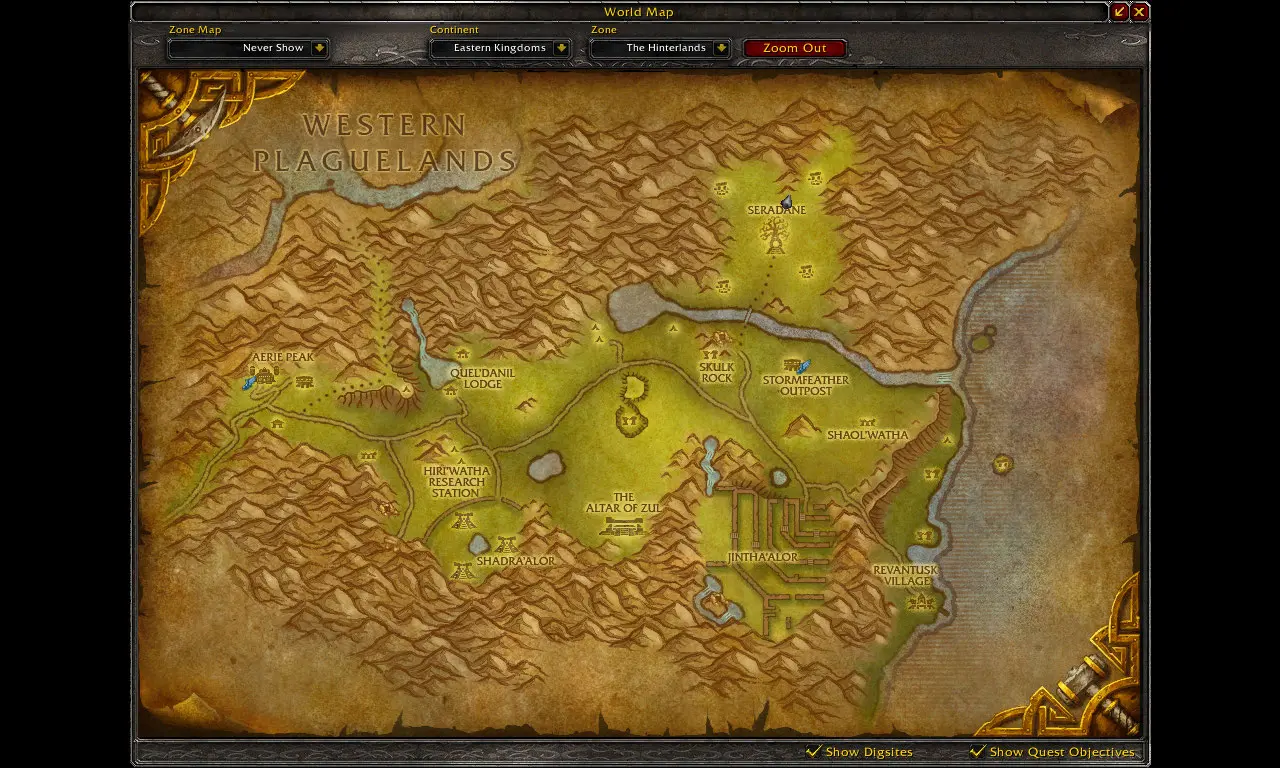Close the World Map window

[1139, 12]
